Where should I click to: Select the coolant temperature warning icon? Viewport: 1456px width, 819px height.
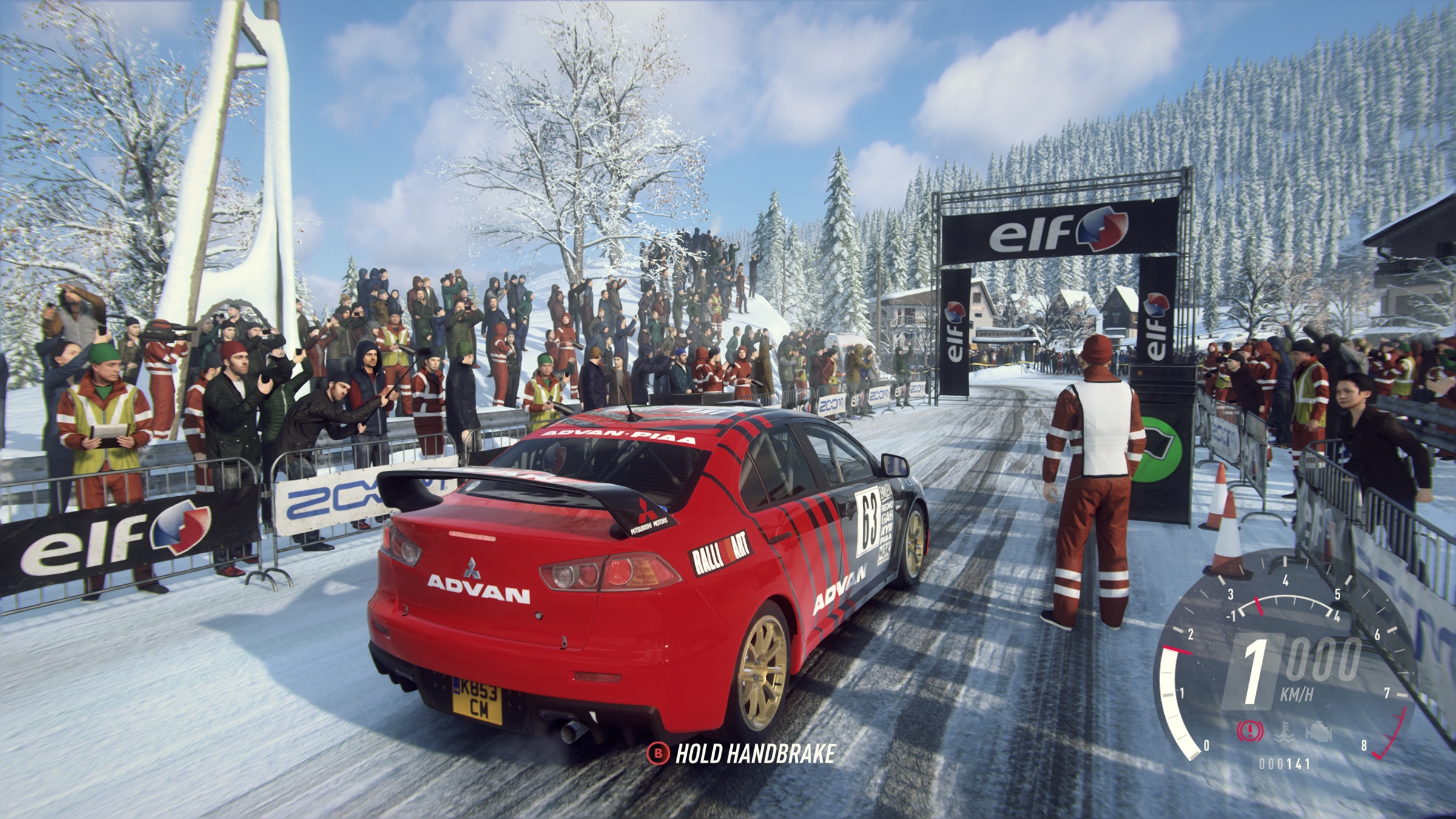tap(1281, 732)
